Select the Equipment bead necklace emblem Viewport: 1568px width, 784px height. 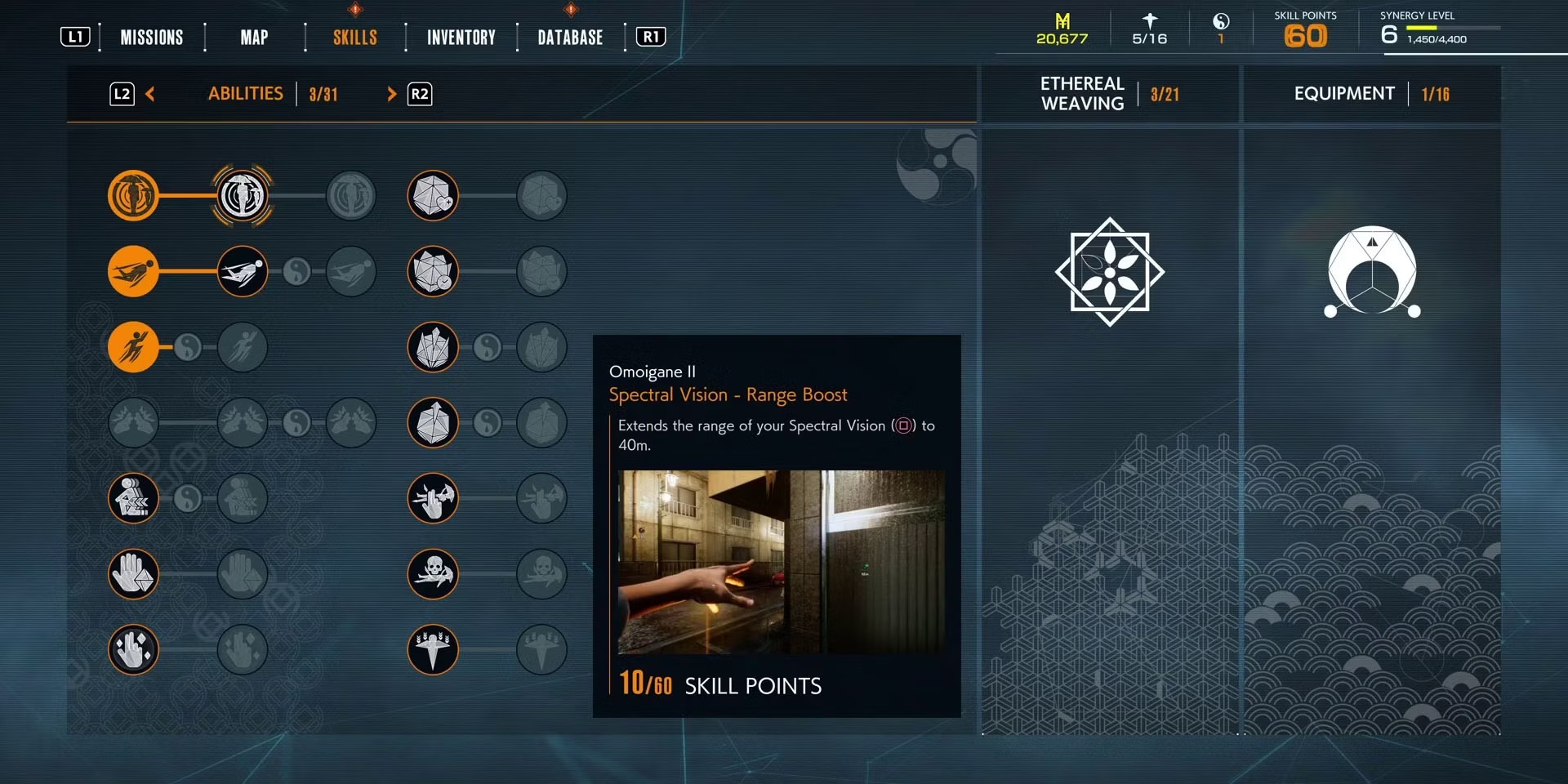pyautogui.click(x=1372, y=272)
